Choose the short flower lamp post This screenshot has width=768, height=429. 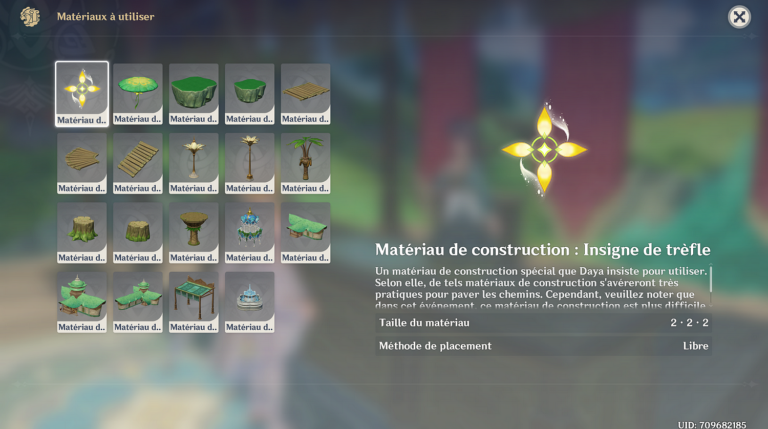194,163
